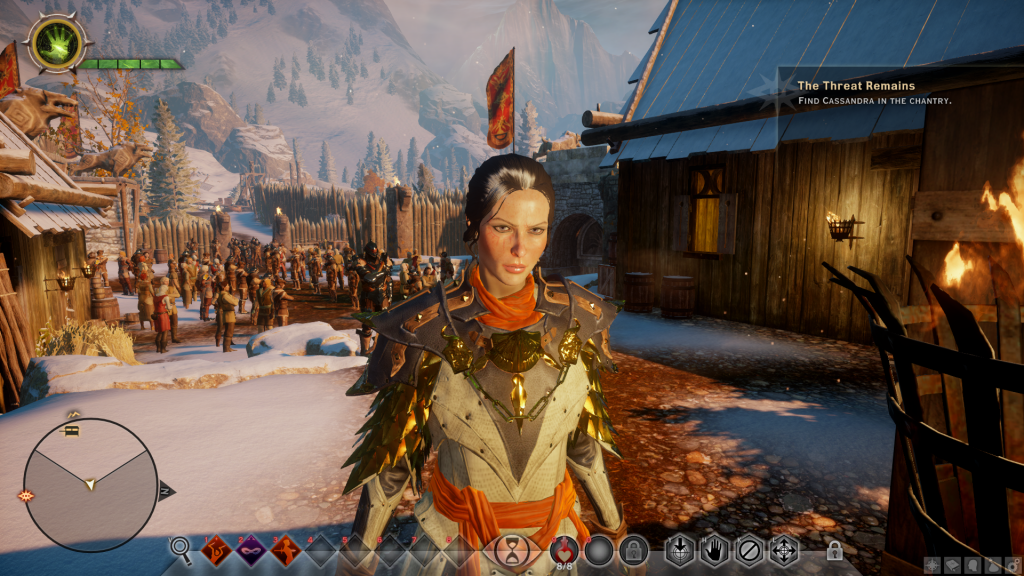Click the crossed-circle disengage command

[x=748, y=550]
